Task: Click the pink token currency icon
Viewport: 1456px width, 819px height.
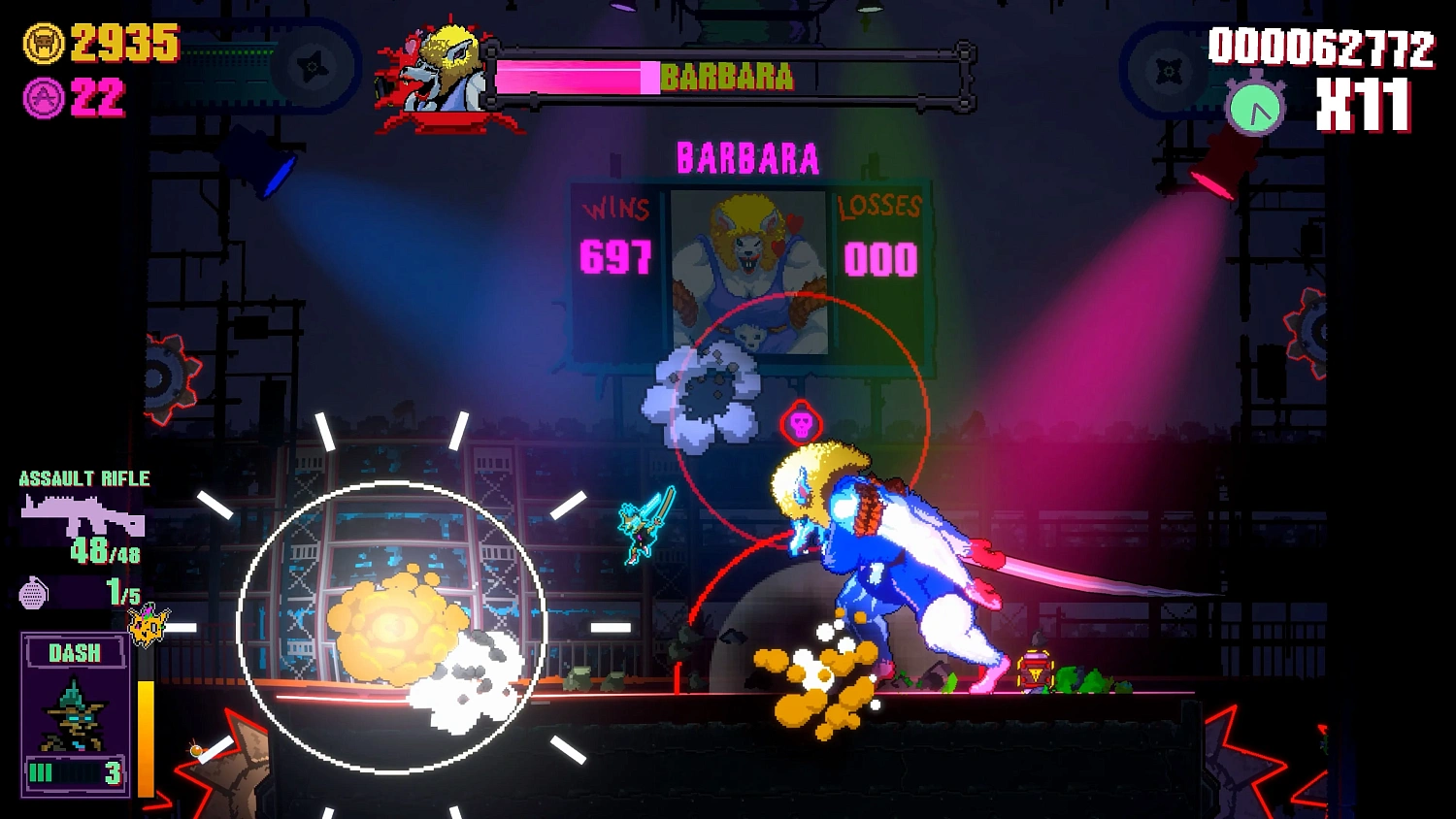Action: pyautogui.click(x=44, y=98)
